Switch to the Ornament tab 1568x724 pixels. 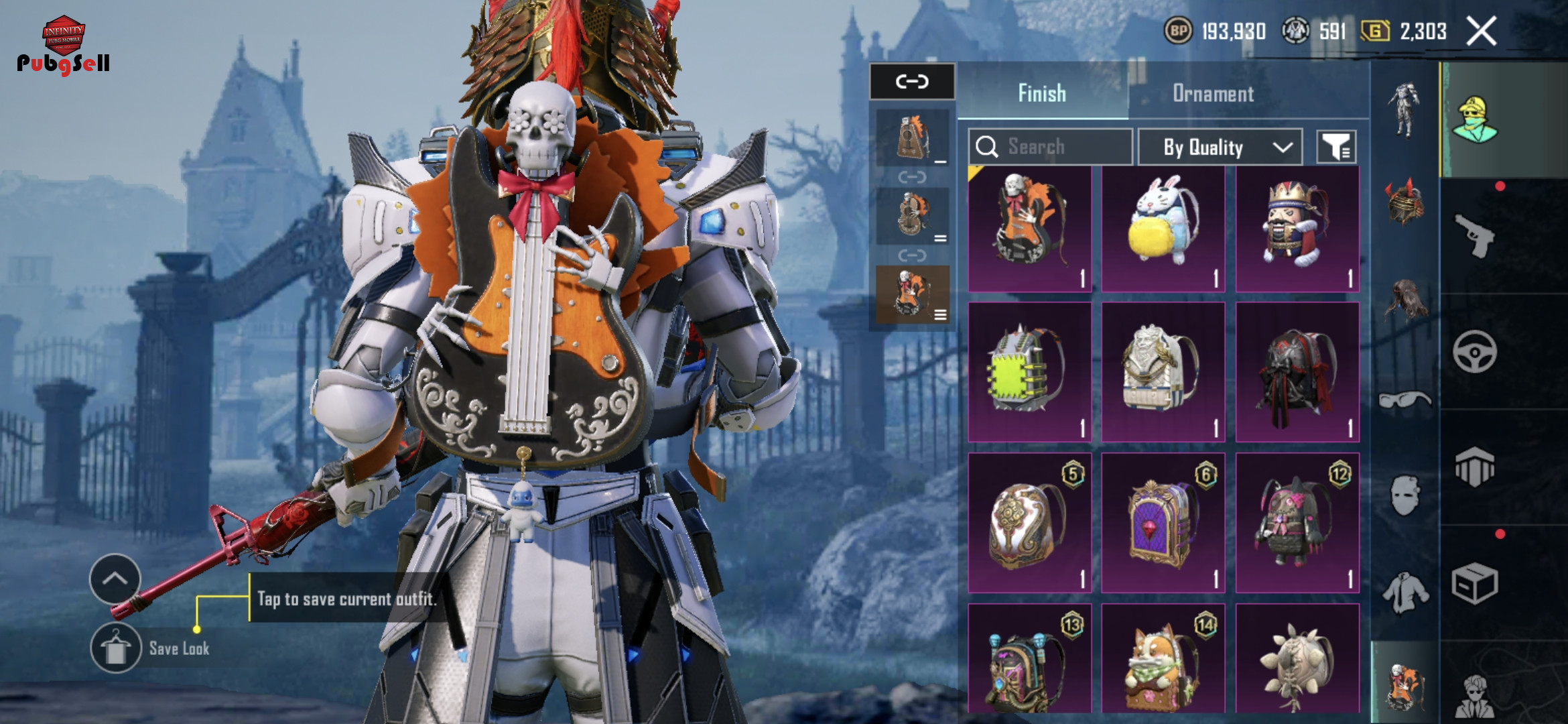pos(1213,93)
